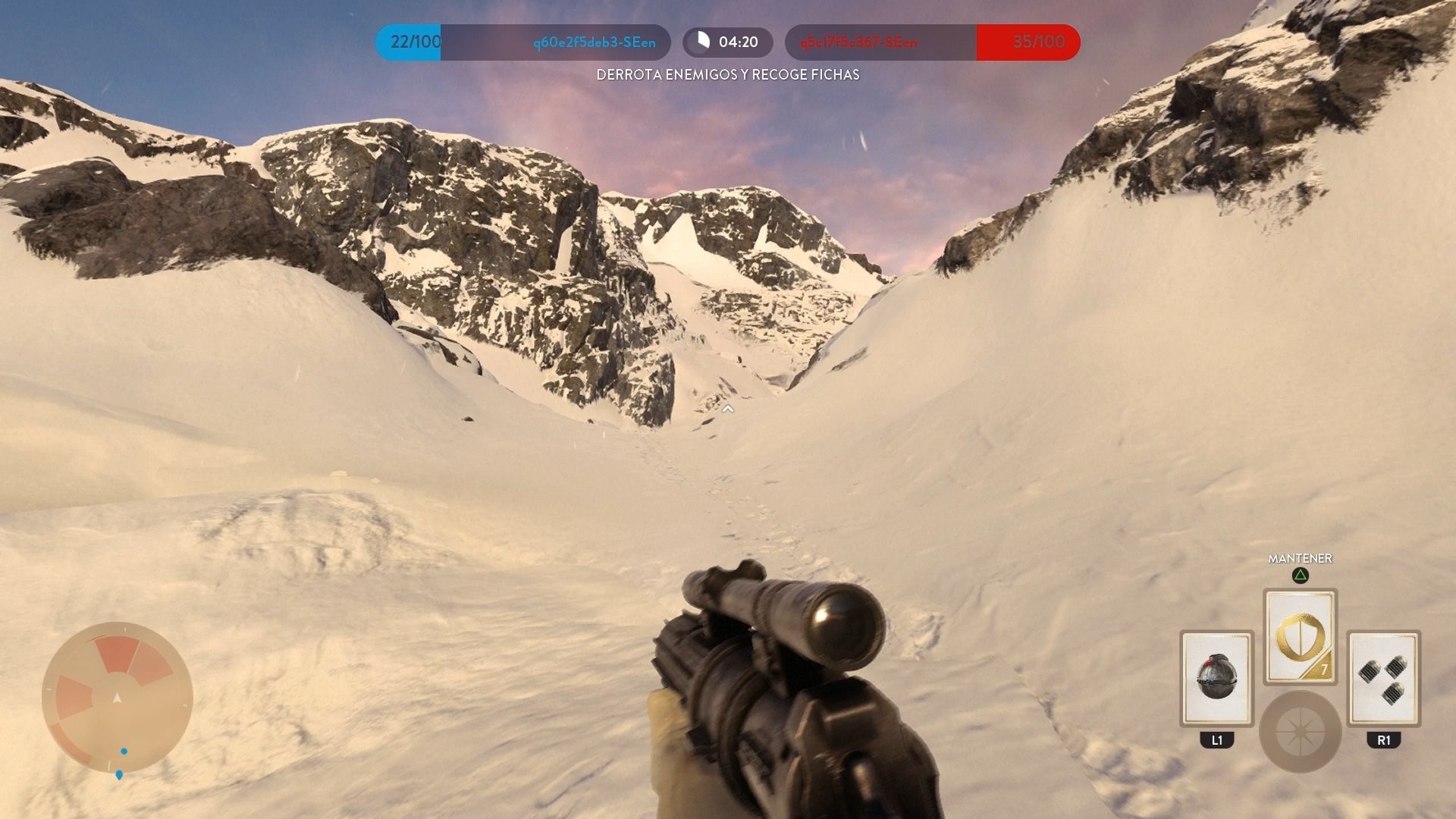
Task: Click the clock icon beside the timer
Action: coord(704,42)
